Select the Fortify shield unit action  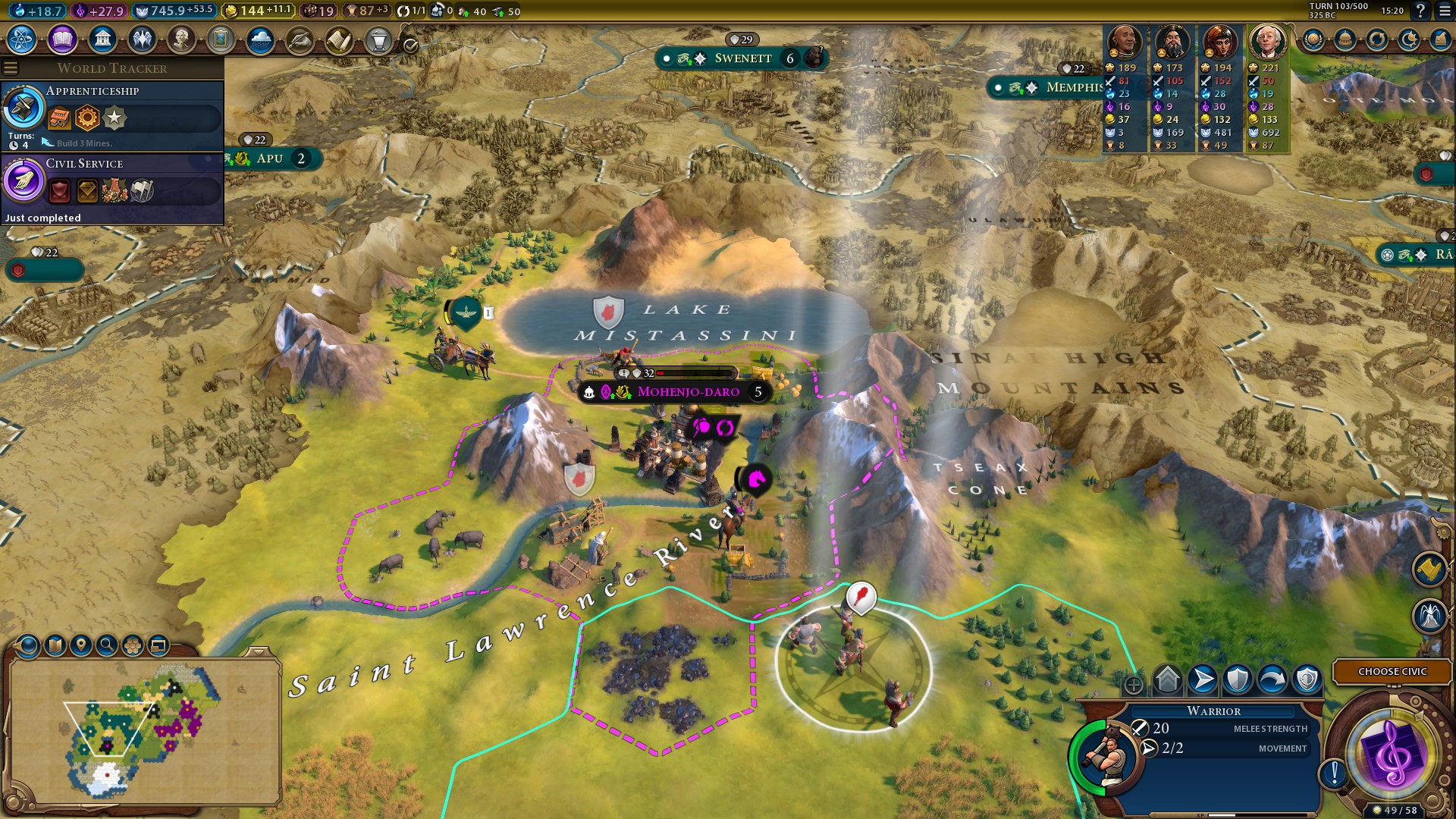point(1238,679)
